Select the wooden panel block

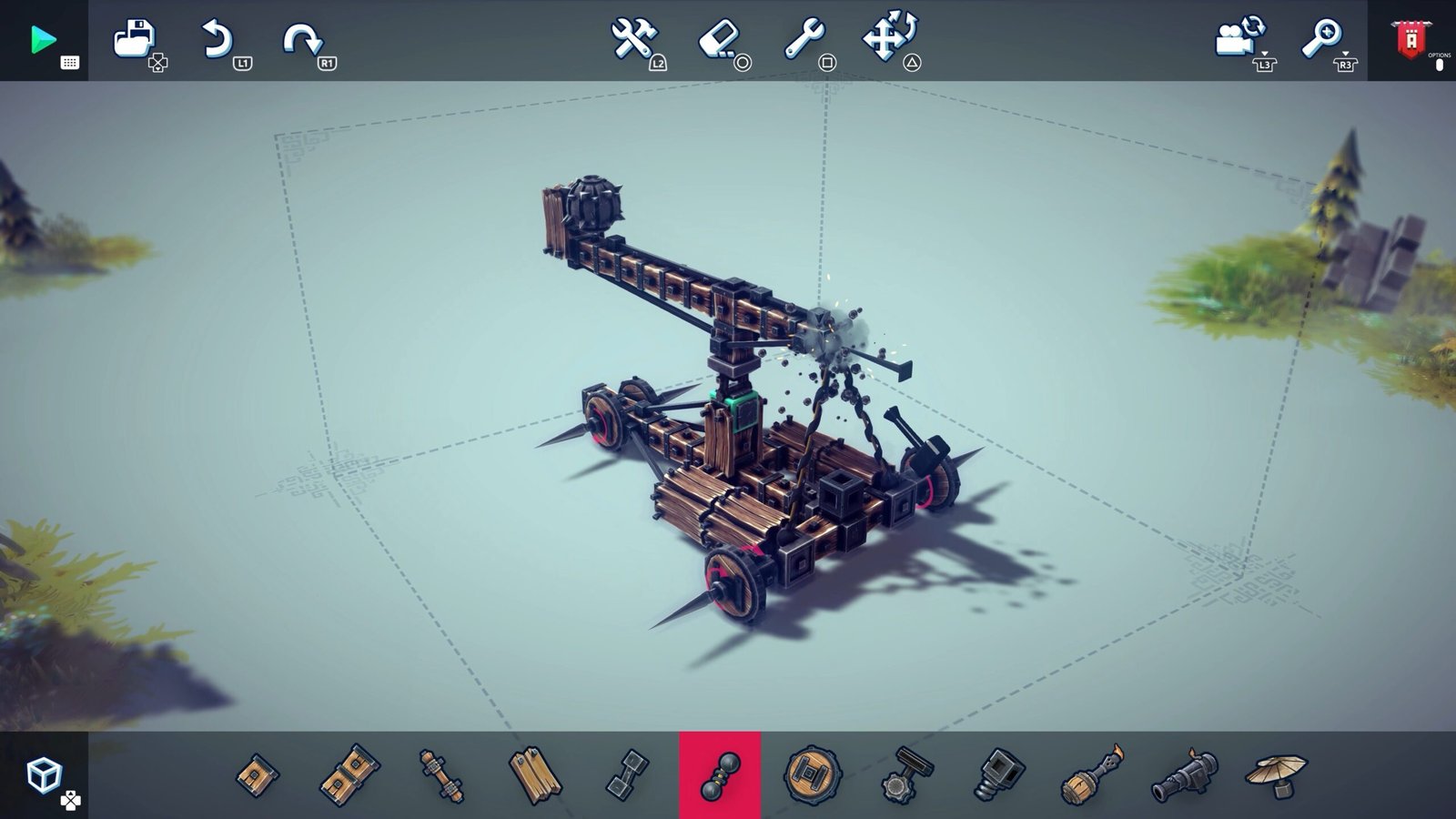coord(534,775)
